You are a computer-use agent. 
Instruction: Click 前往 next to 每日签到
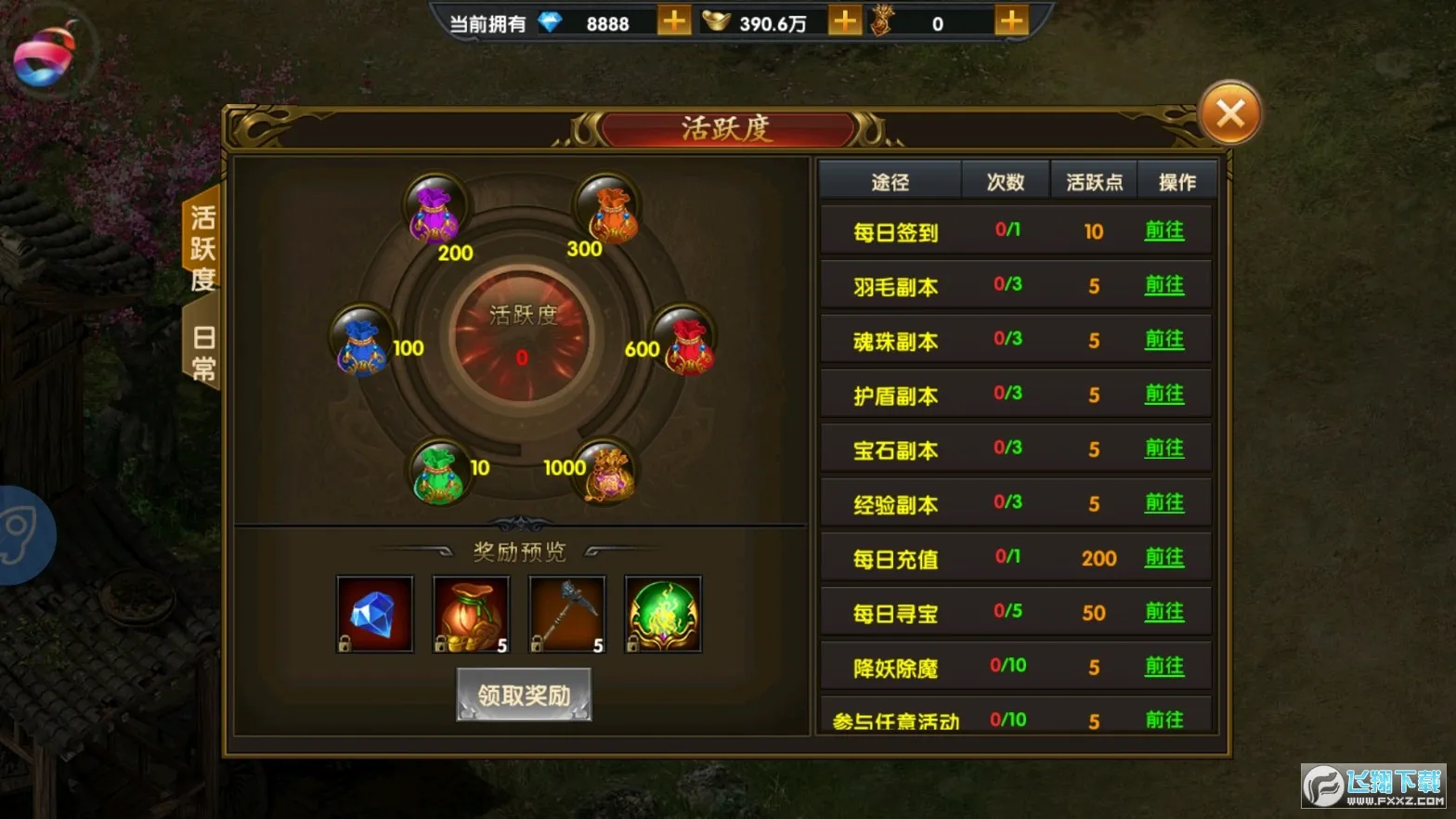(1164, 231)
